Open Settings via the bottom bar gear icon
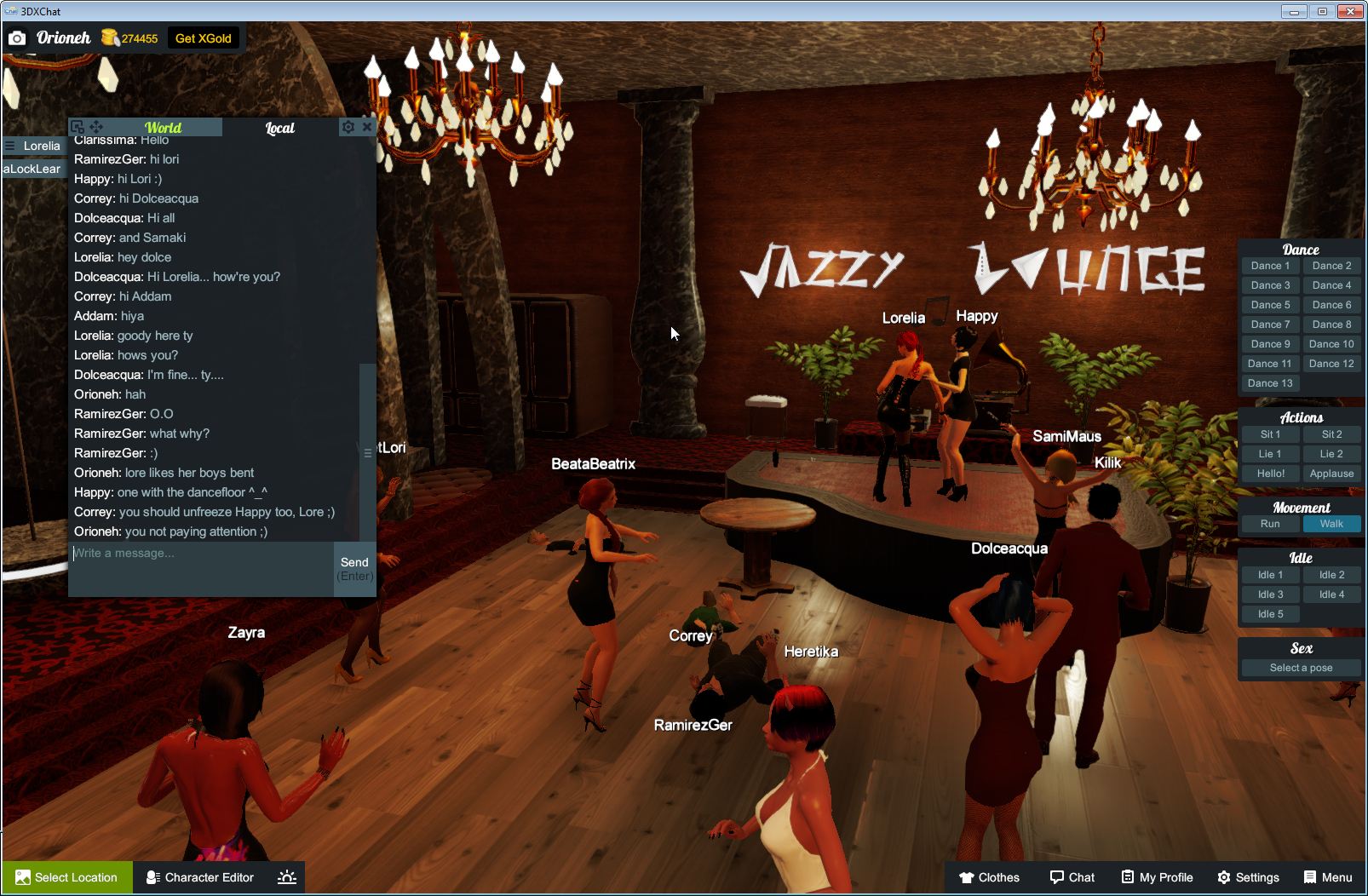Viewport: 1368px width, 896px height. (x=1223, y=877)
